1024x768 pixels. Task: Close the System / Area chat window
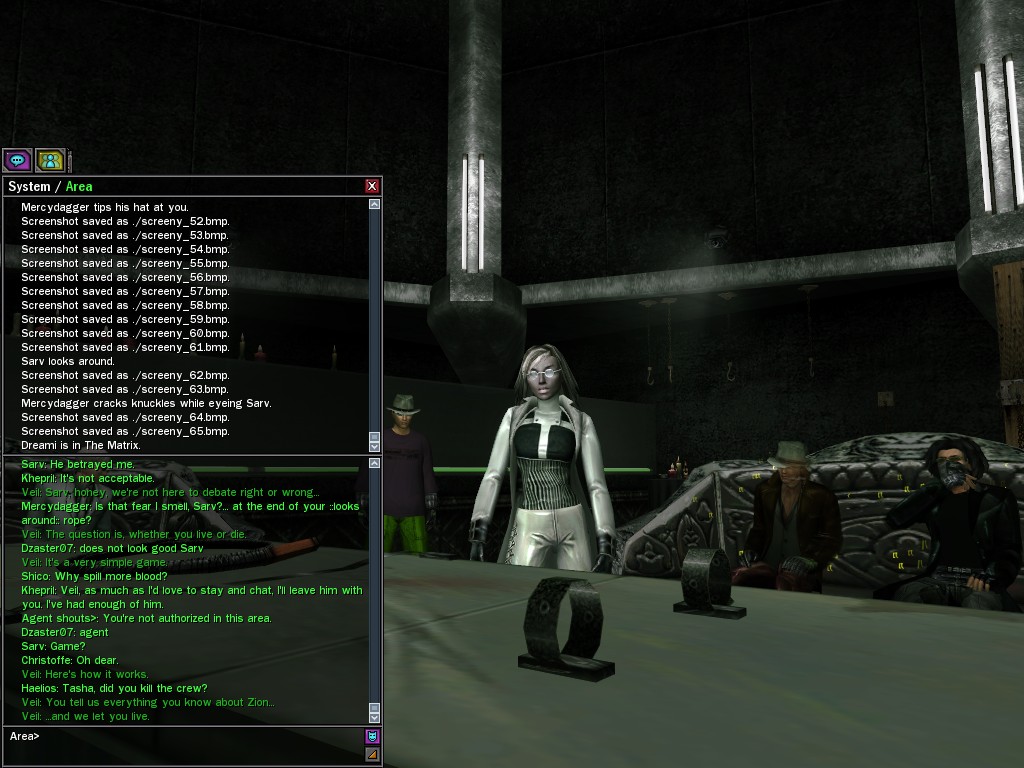[x=372, y=186]
